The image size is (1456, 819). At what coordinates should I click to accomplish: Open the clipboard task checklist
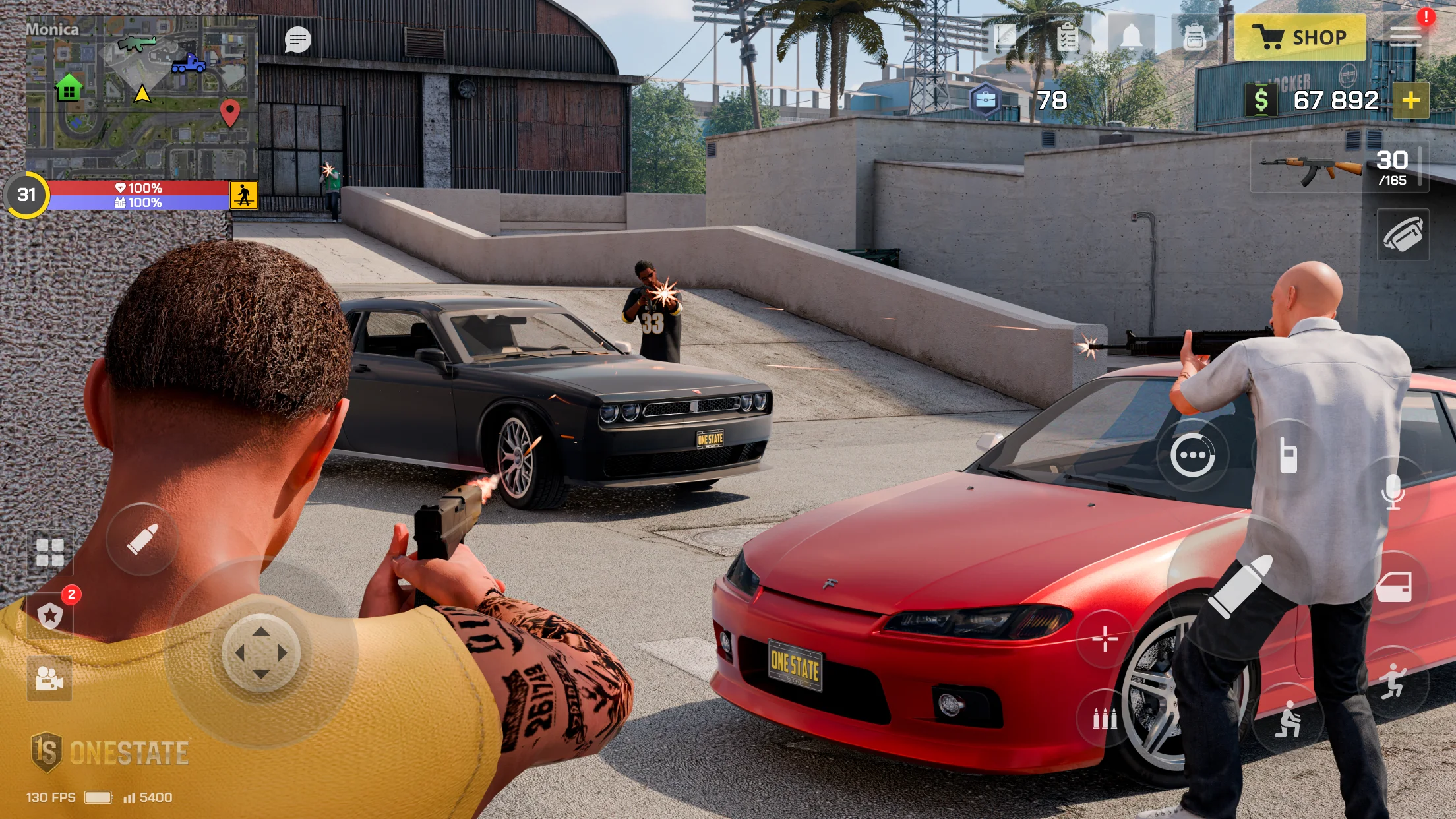tap(1068, 38)
